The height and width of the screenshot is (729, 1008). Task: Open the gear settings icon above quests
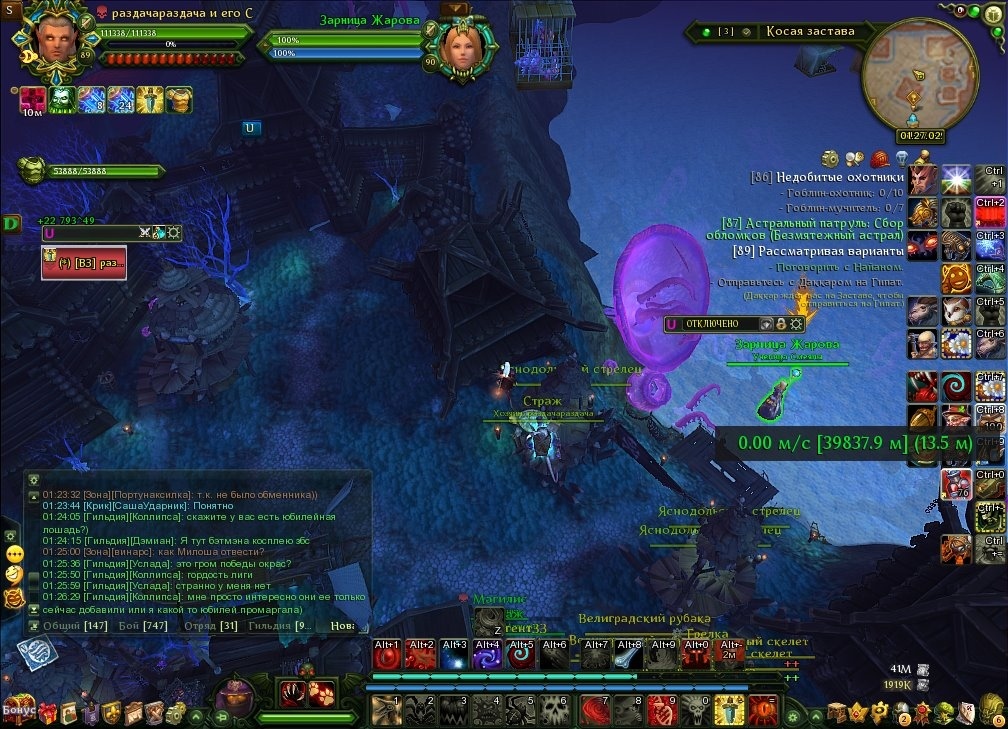click(830, 158)
